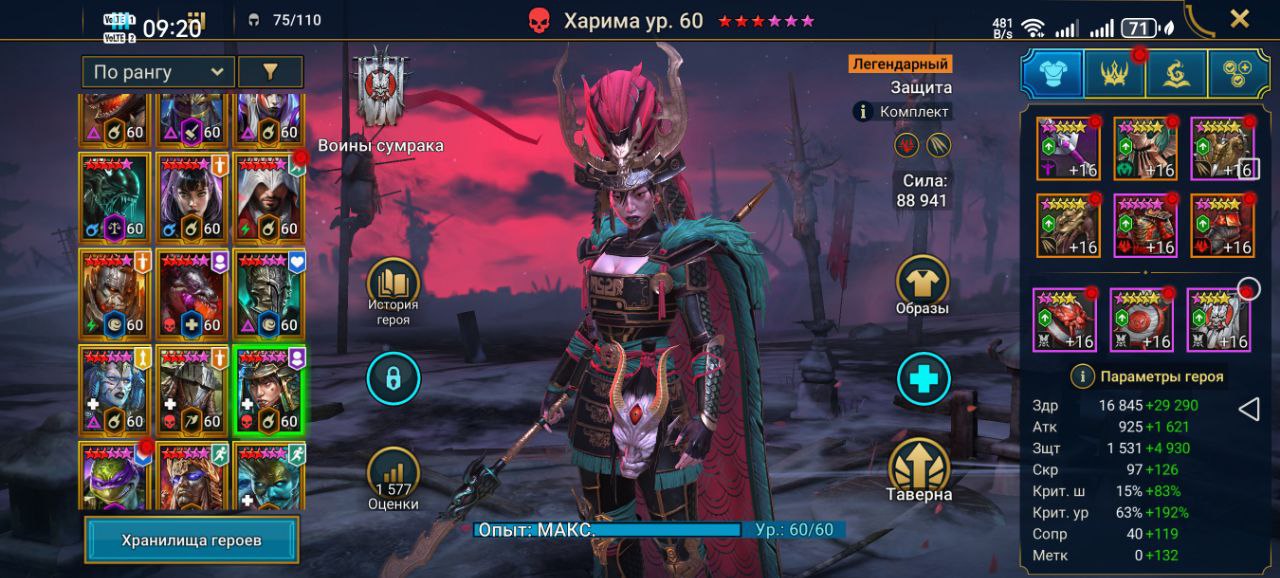Toggle the hero lock padlock button
1280x578 pixels.
pyautogui.click(x=393, y=379)
